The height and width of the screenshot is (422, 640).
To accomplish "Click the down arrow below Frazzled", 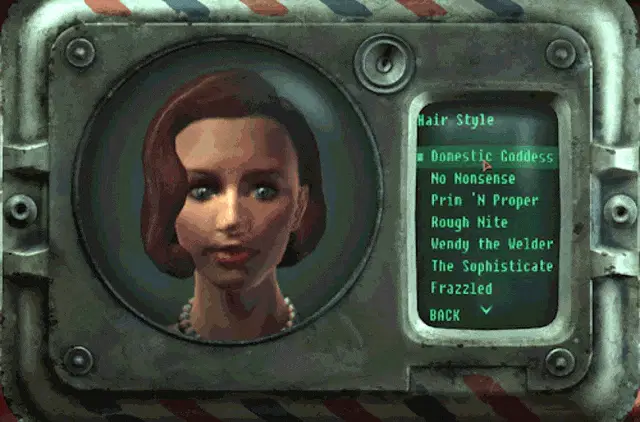I will click(487, 310).
